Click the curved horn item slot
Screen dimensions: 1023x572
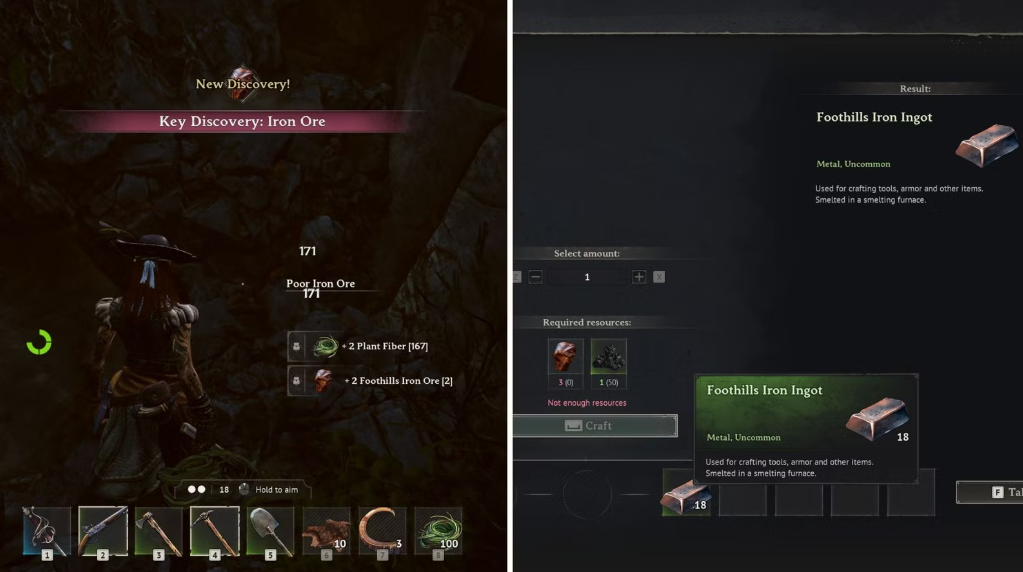coord(382,530)
